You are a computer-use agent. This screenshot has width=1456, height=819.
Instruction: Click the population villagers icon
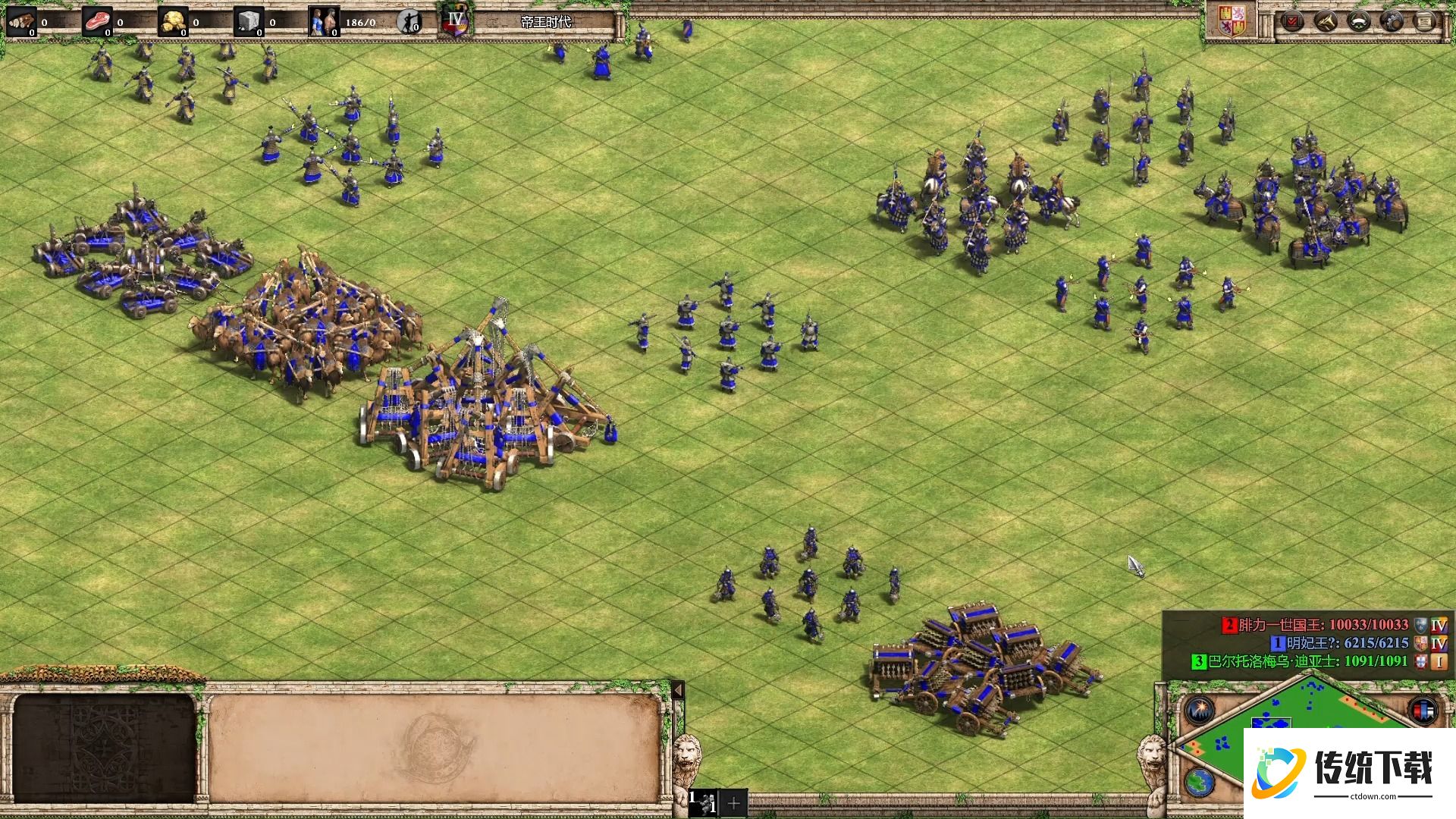324,22
